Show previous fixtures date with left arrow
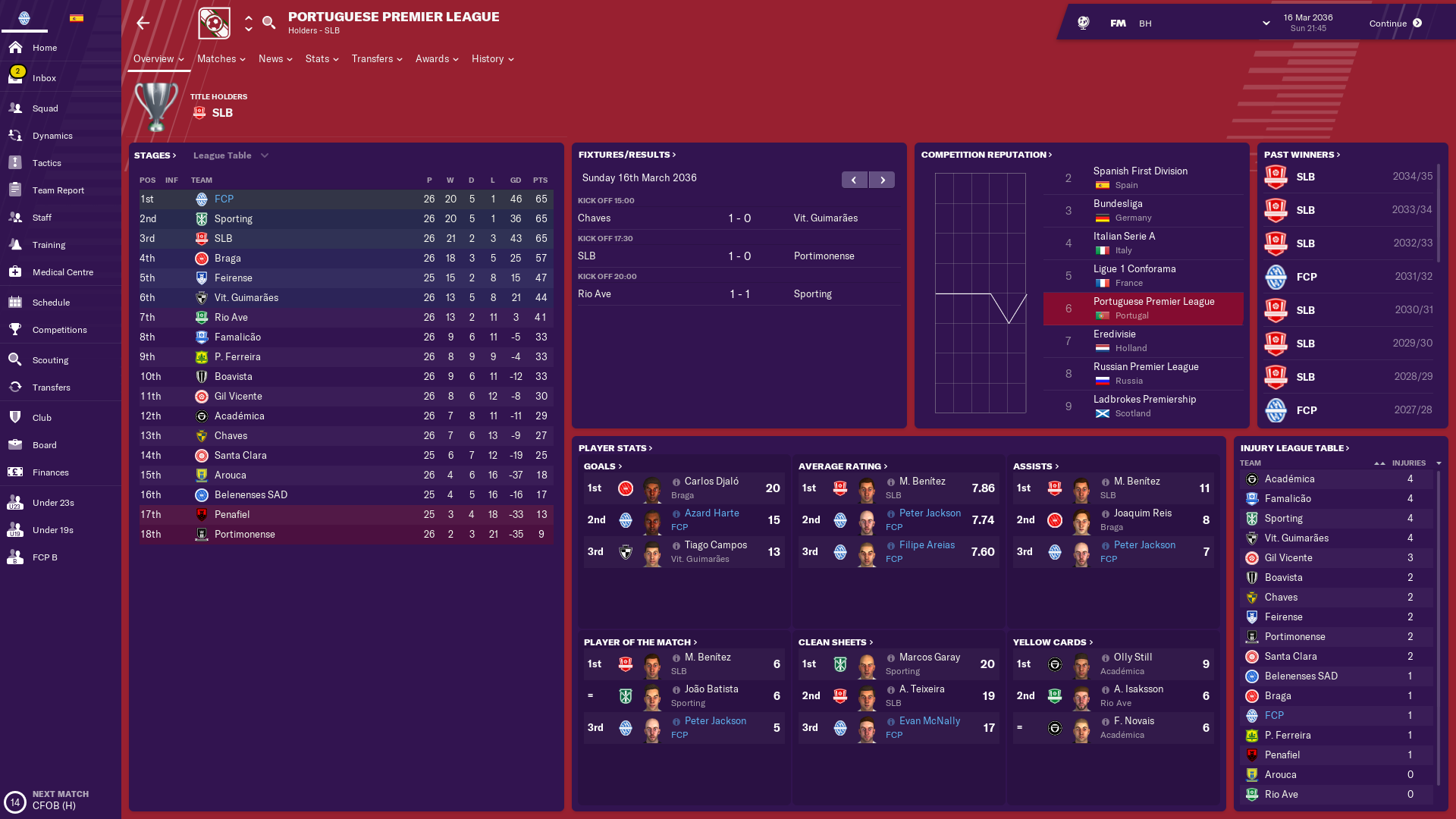This screenshot has height=819, width=1456. pos(855,180)
